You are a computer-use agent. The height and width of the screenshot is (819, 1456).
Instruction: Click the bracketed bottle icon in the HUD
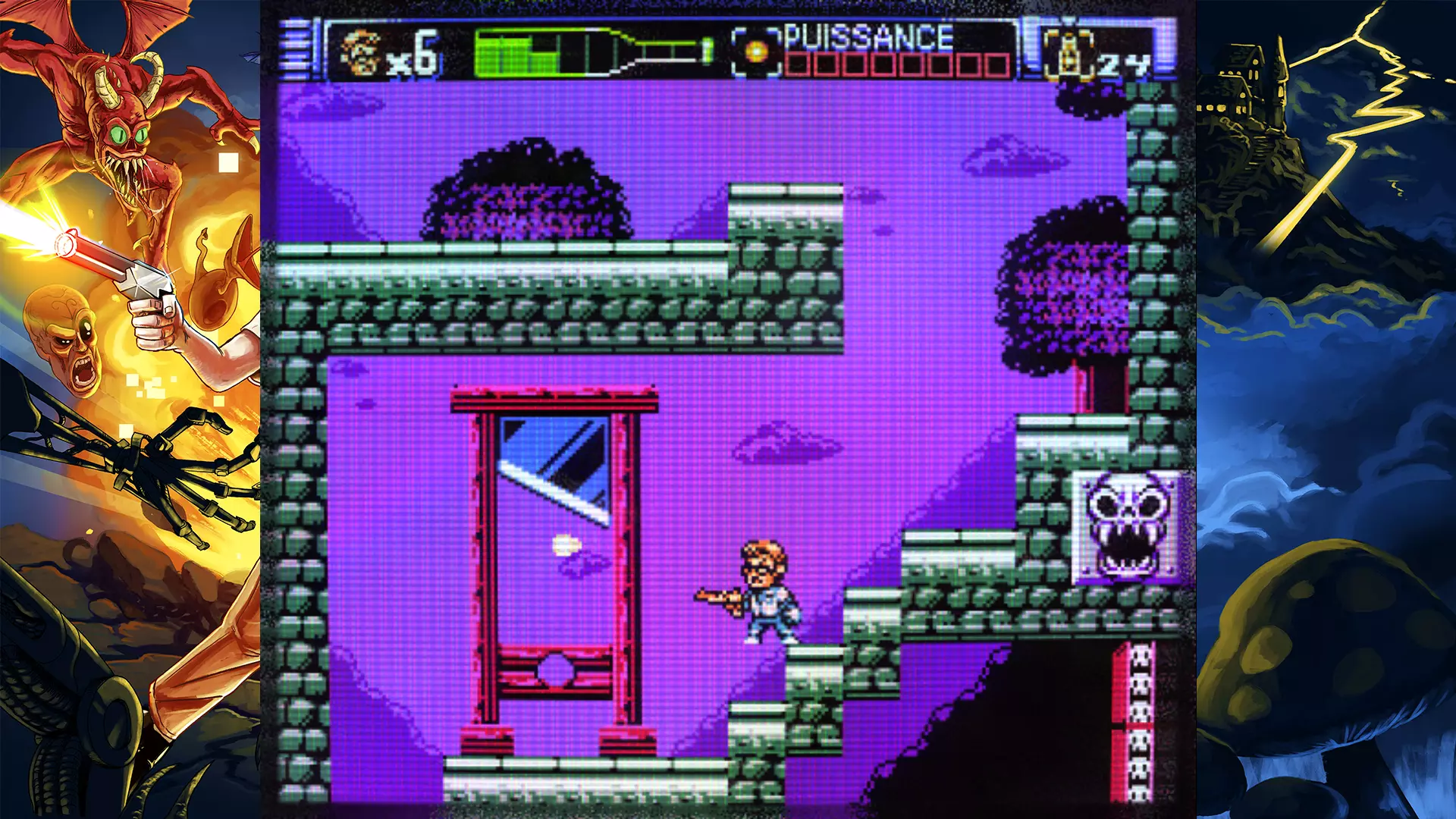tap(1068, 53)
